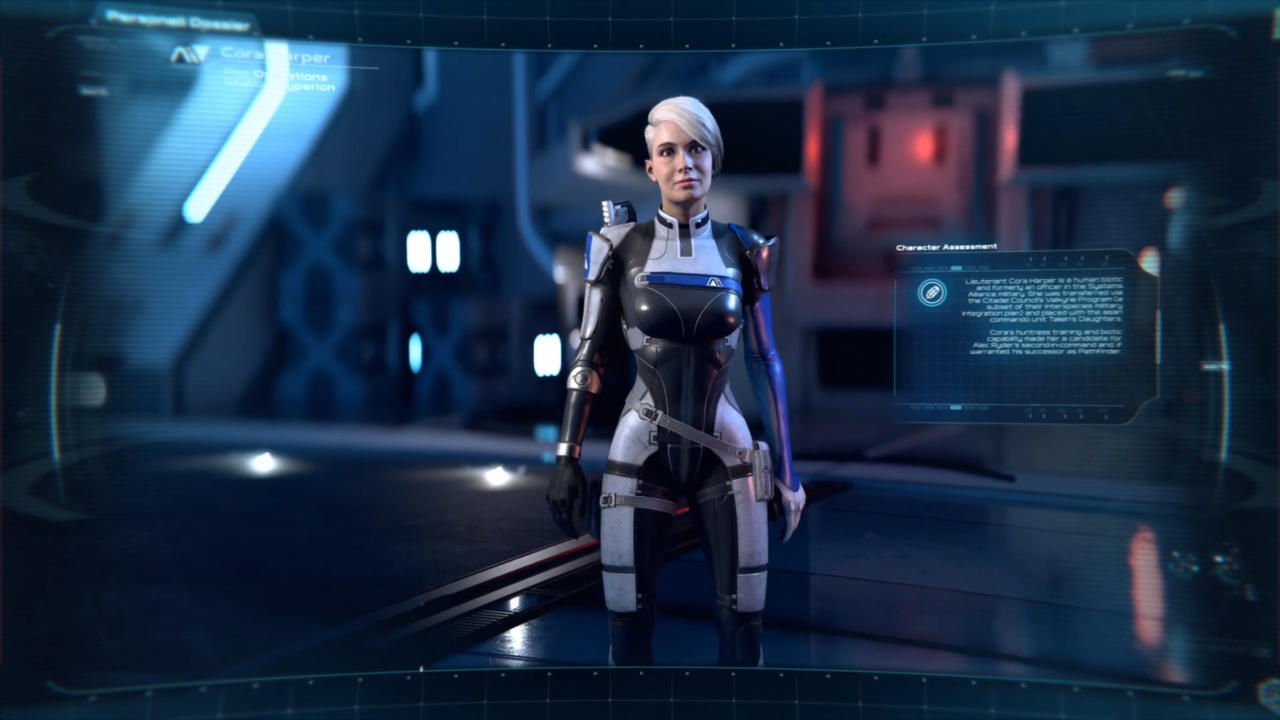Viewport: 1280px width, 720px height.
Task: Select the Cora Harper name header
Action: [275, 55]
